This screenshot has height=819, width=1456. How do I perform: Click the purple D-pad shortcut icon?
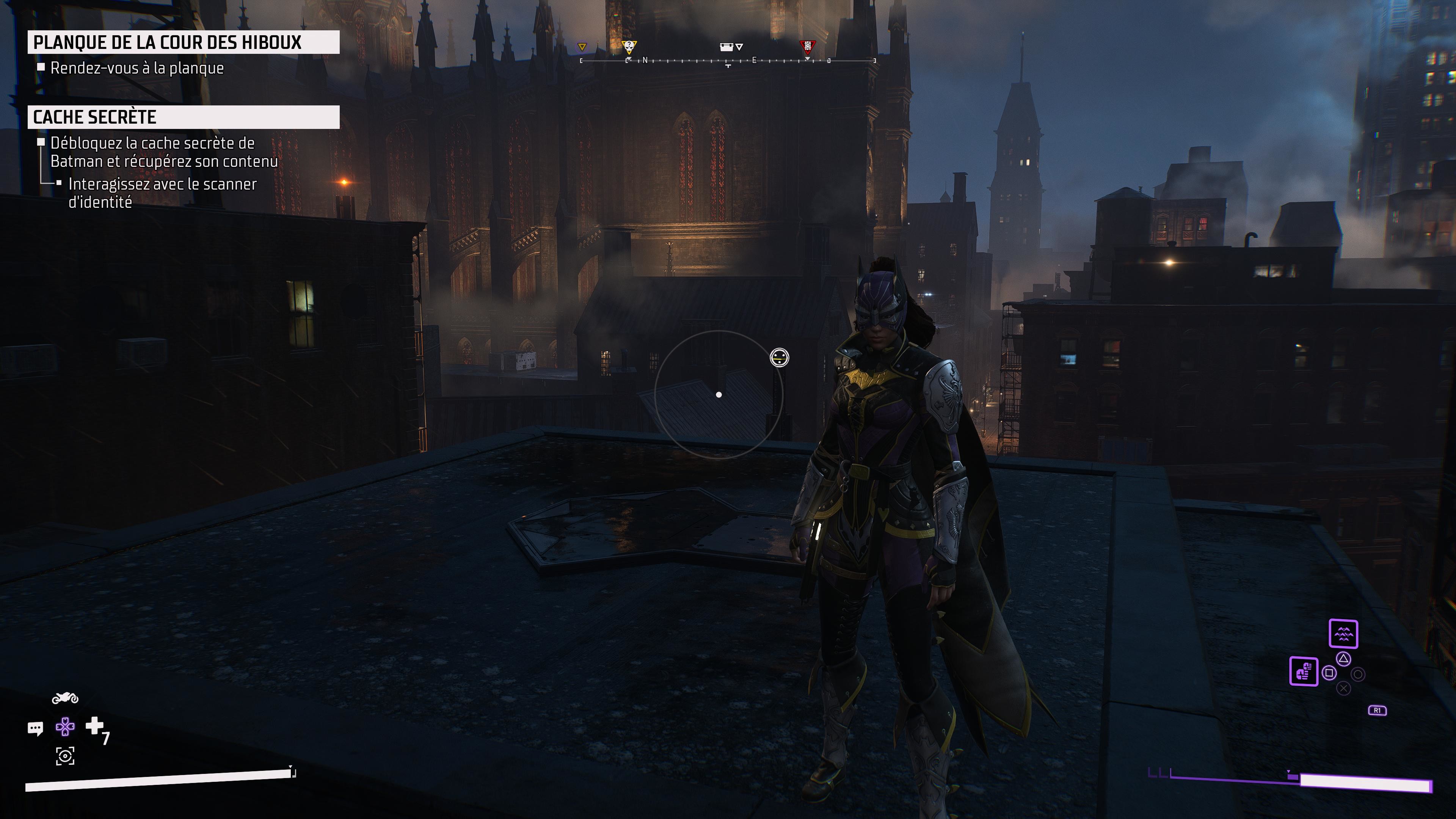click(66, 727)
